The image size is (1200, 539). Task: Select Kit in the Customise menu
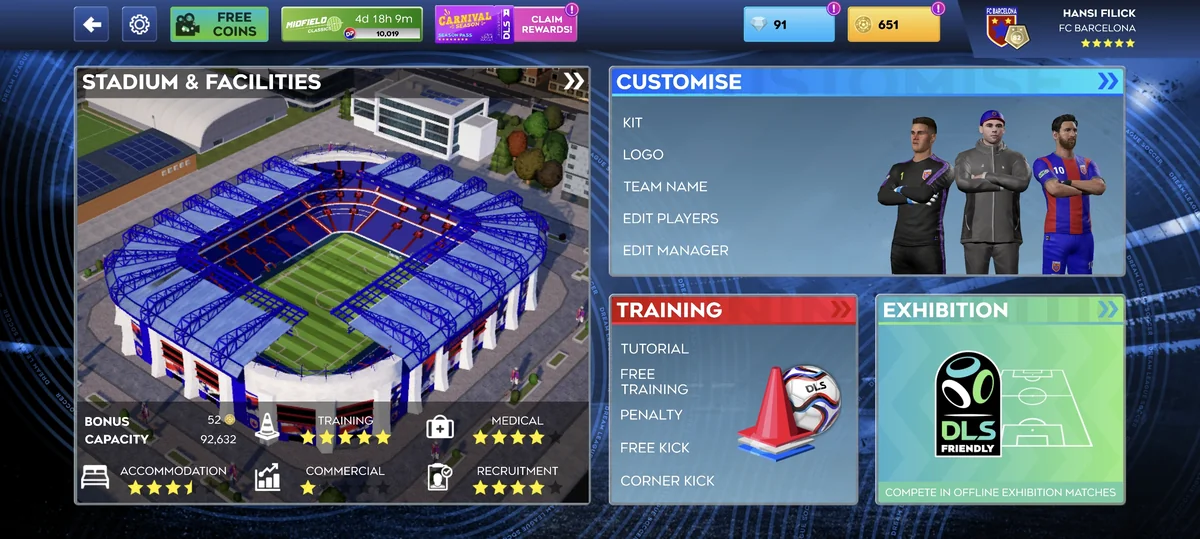point(633,123)
